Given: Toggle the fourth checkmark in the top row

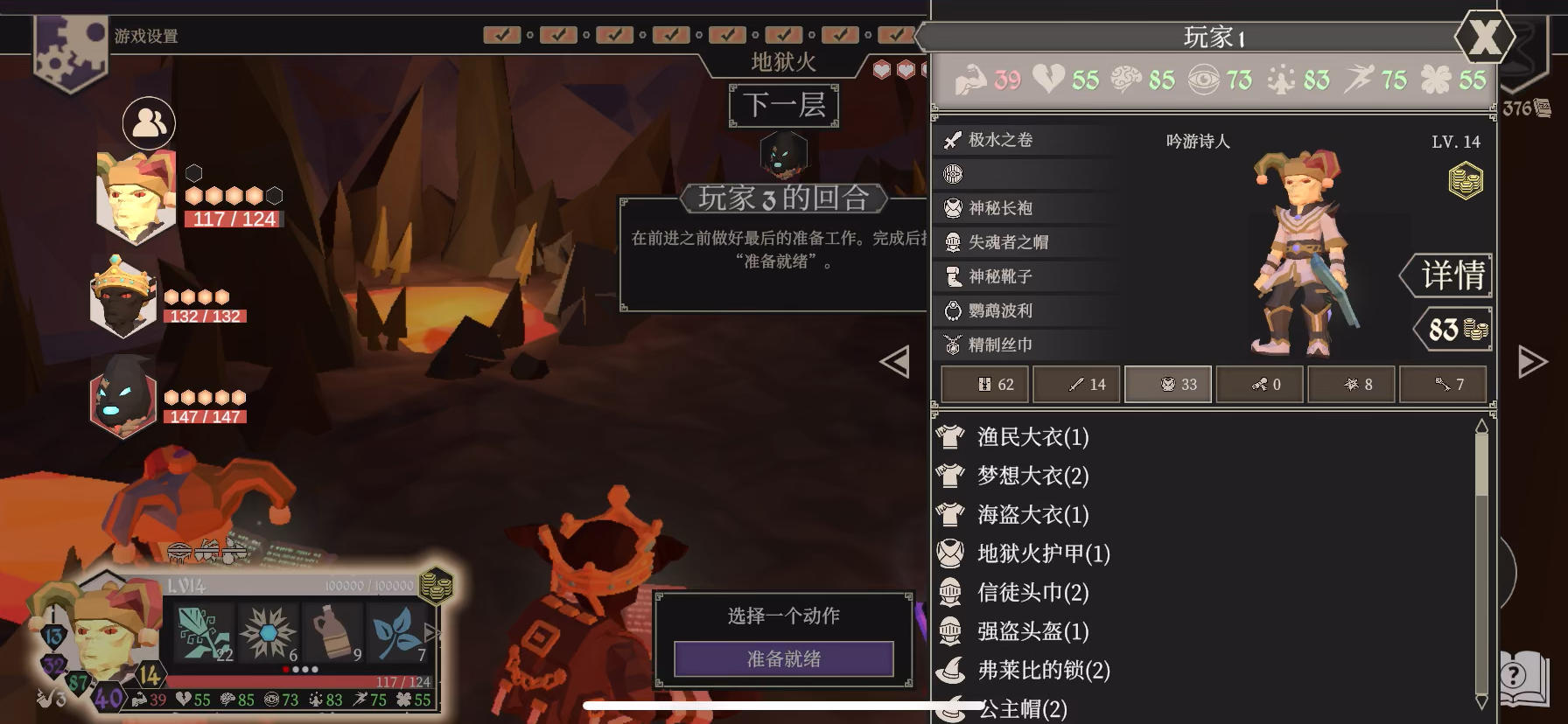Looking at the screenshot, I should (670, 36).
